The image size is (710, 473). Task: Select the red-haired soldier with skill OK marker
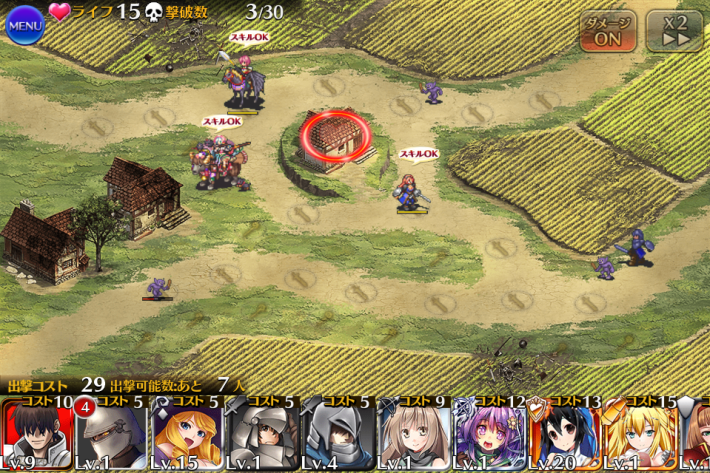click(409, 192)
